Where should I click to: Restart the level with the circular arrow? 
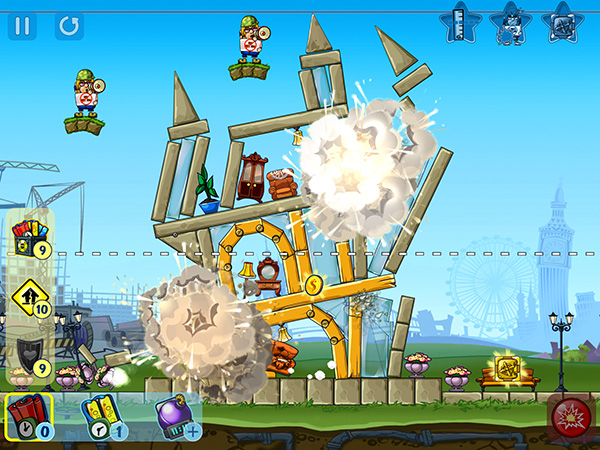(x=69, y=25)
